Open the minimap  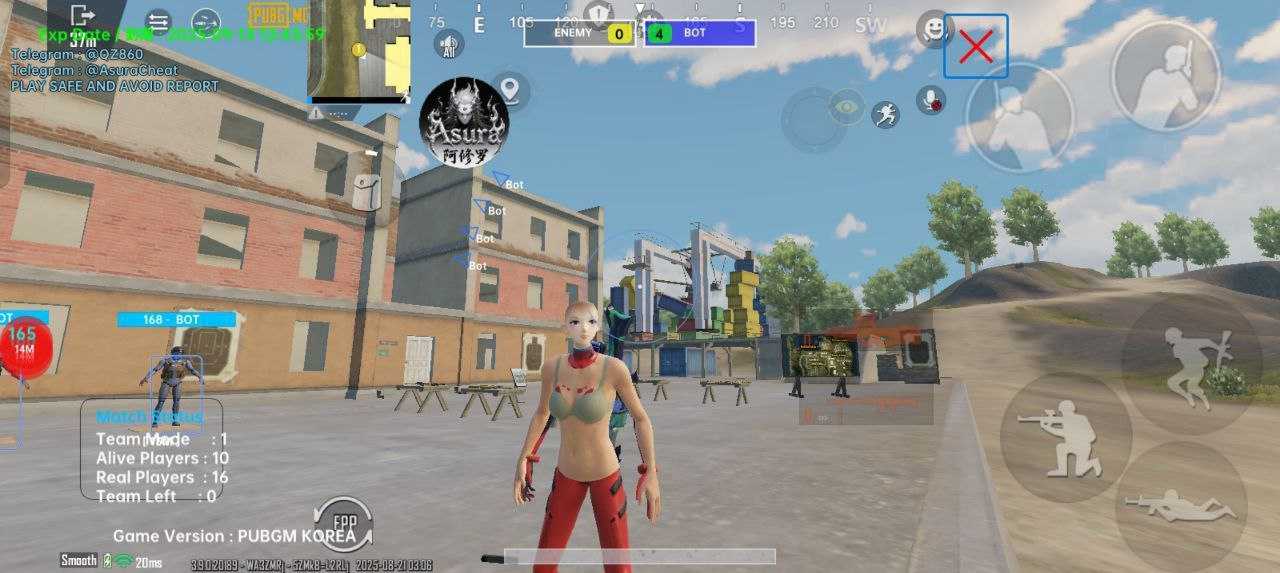[359, 50]
